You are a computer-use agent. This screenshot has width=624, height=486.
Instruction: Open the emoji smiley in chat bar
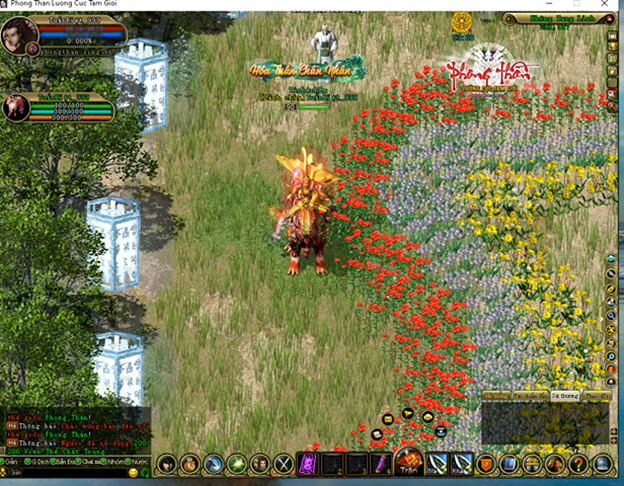point(133,472)
